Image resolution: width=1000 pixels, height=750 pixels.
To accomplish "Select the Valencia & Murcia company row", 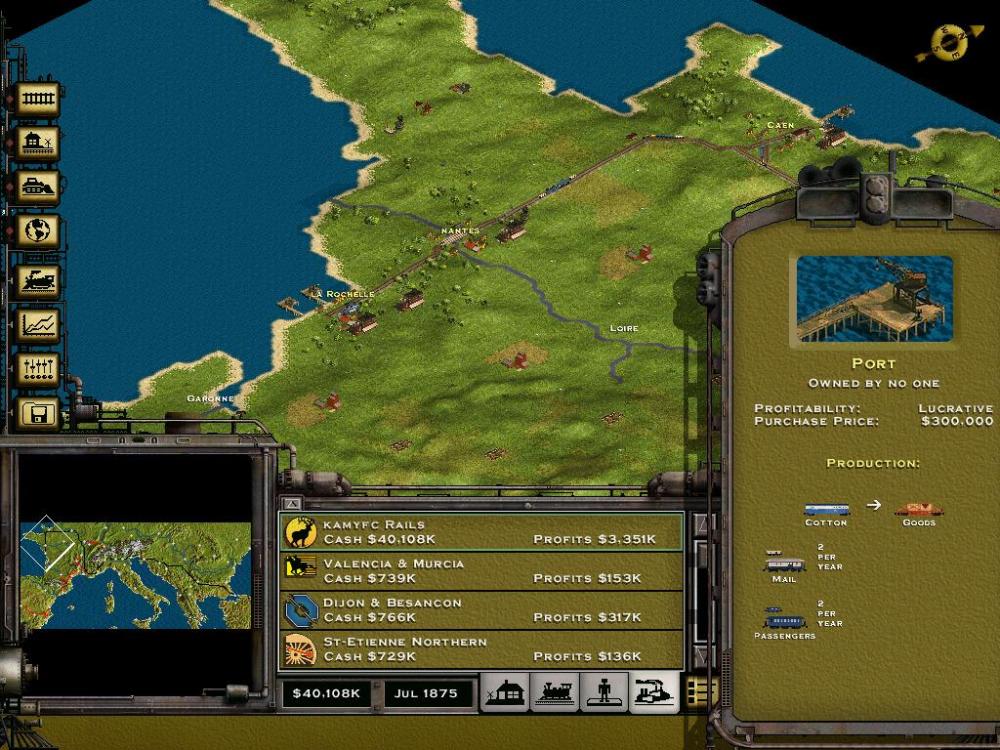I will click(x=481, y=571).
